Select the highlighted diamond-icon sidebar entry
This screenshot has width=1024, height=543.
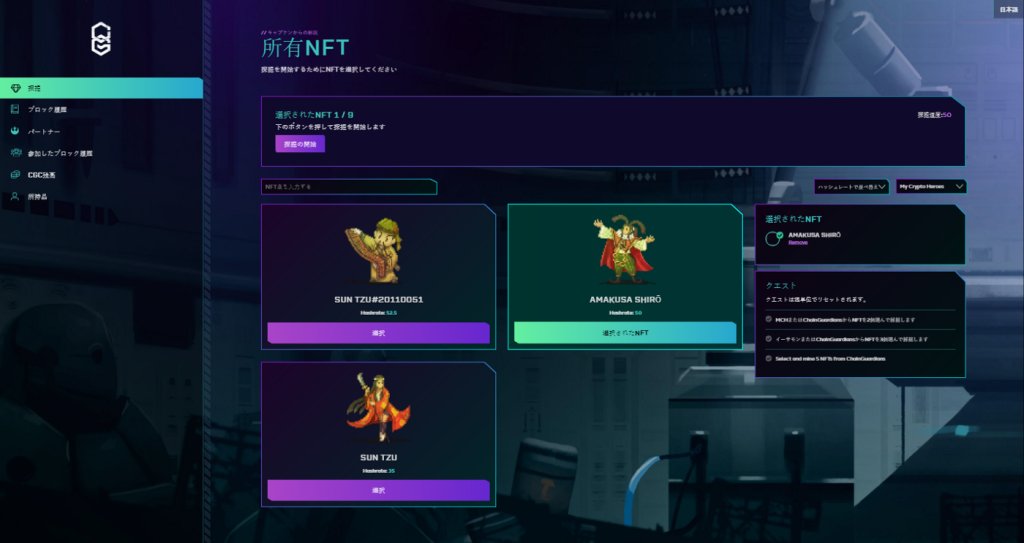pos(100,88)
